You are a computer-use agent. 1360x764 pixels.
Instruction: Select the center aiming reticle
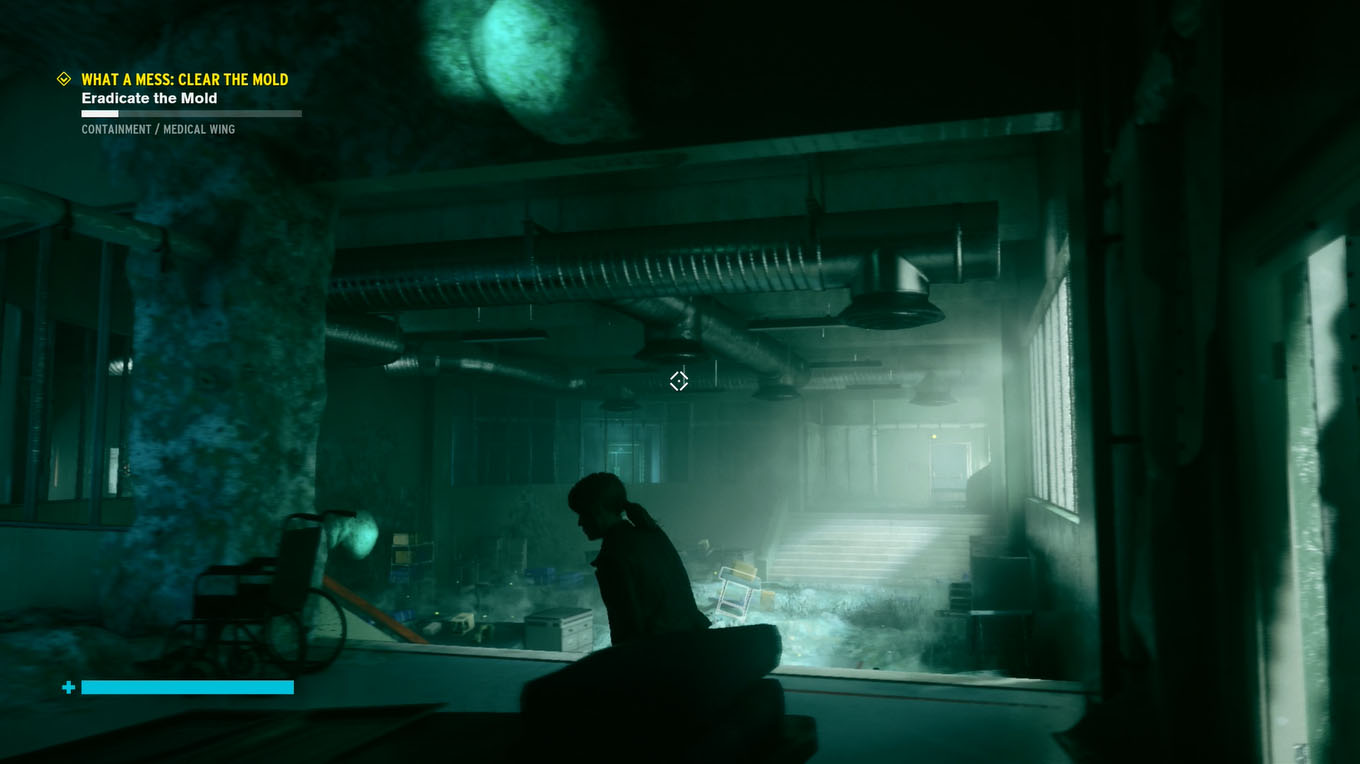tap(679, 380)
